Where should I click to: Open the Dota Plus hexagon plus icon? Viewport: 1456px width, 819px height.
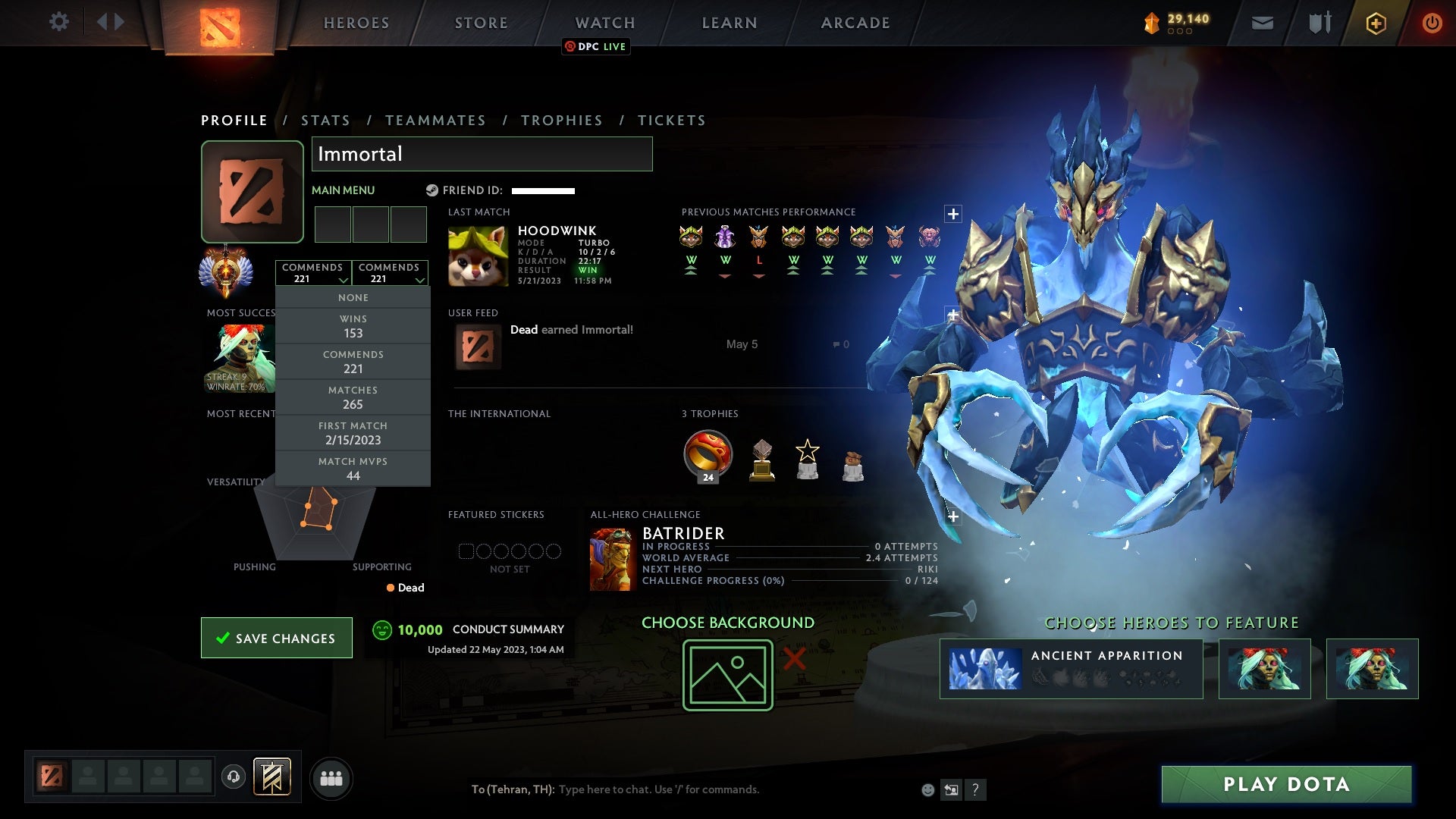1376,23
